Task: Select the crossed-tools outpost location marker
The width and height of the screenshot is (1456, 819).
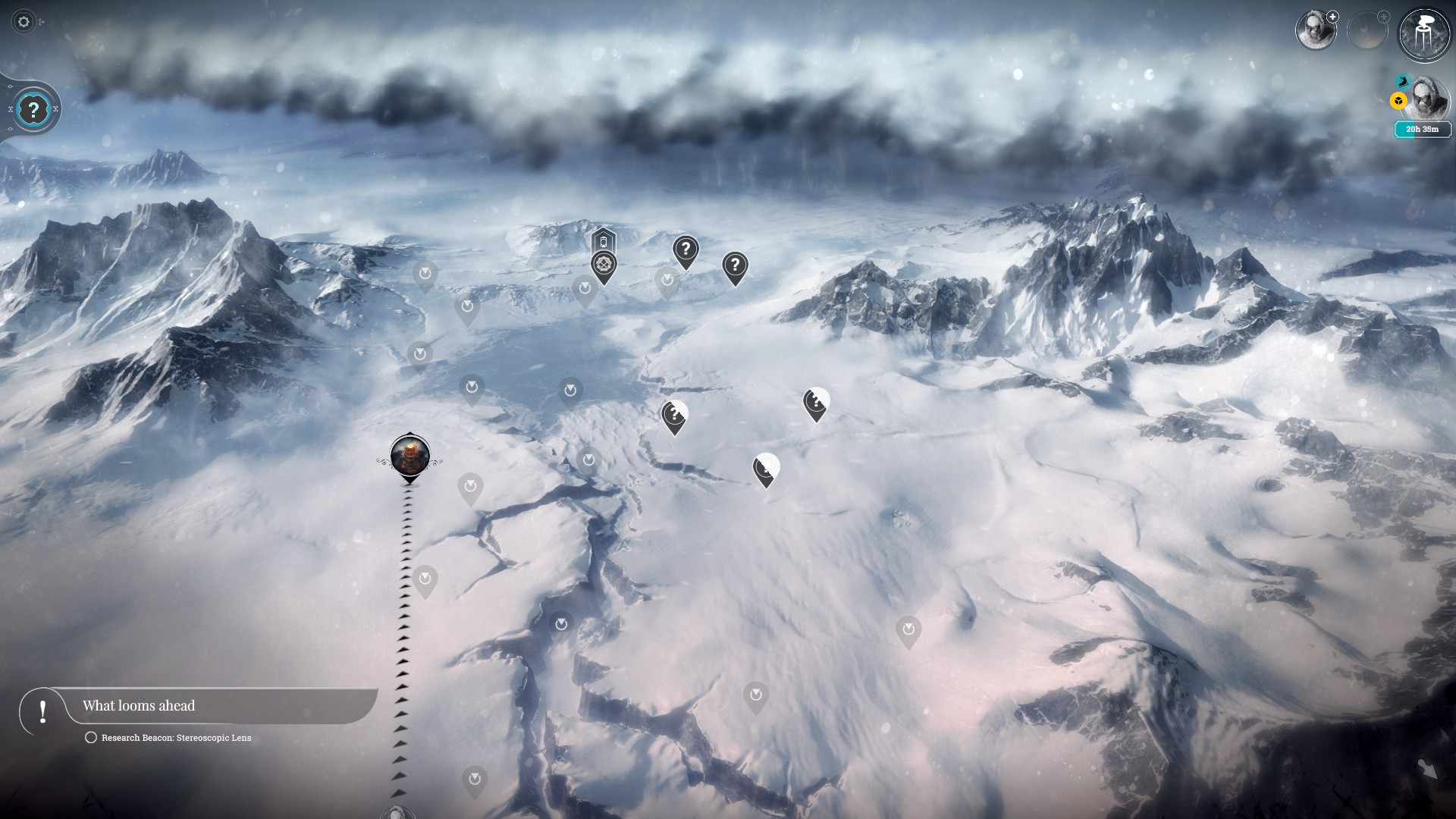Action: point(604,265)
